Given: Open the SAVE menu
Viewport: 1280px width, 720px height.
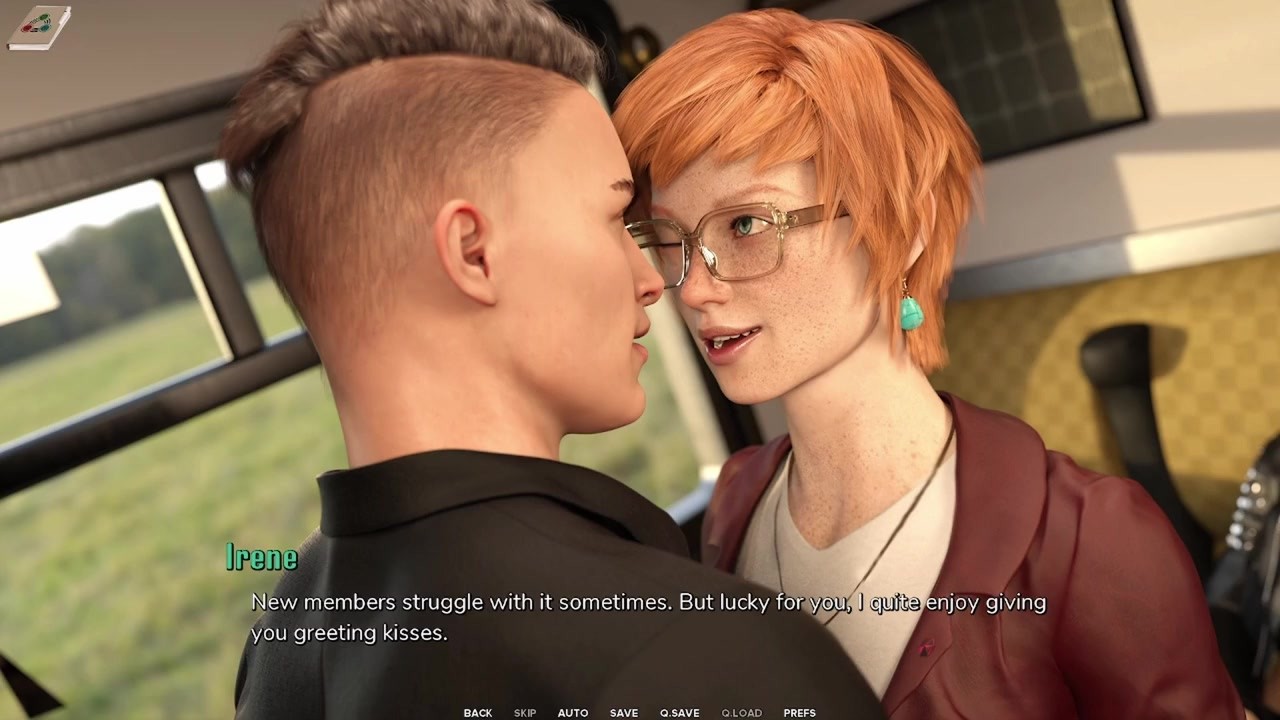Looking at the screenshot, I should pyautogui.click(x=624, y=713).
